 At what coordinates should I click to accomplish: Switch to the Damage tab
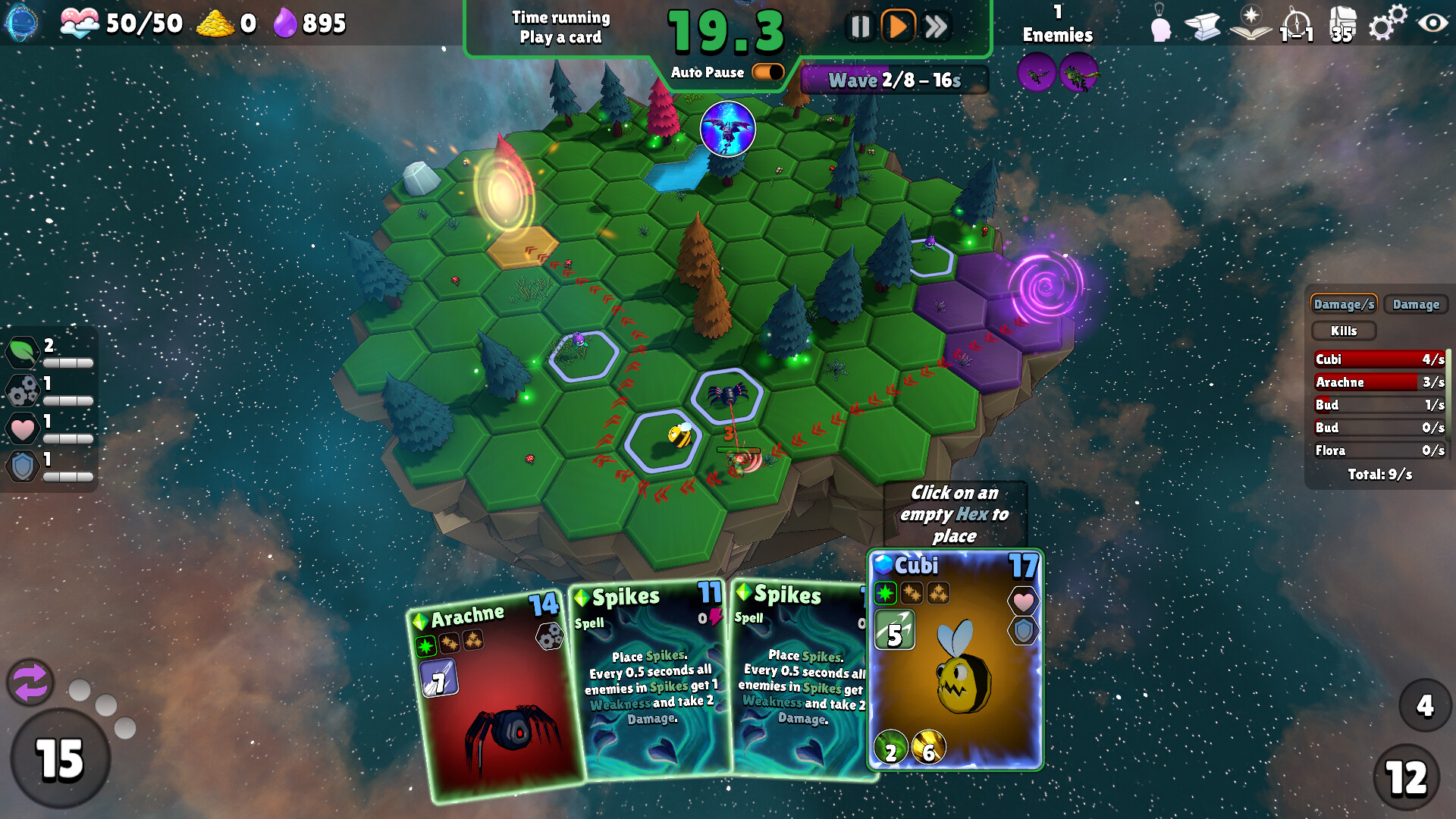[1415, 304]
